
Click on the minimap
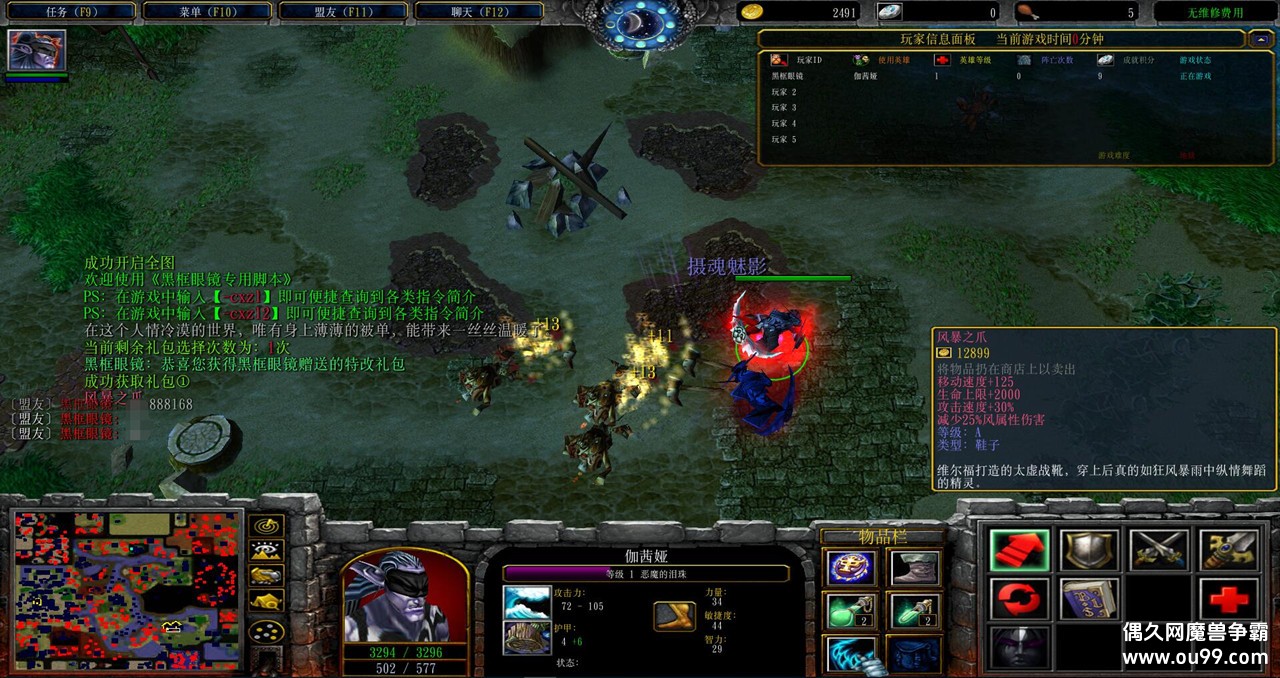(x=128, y=590)
